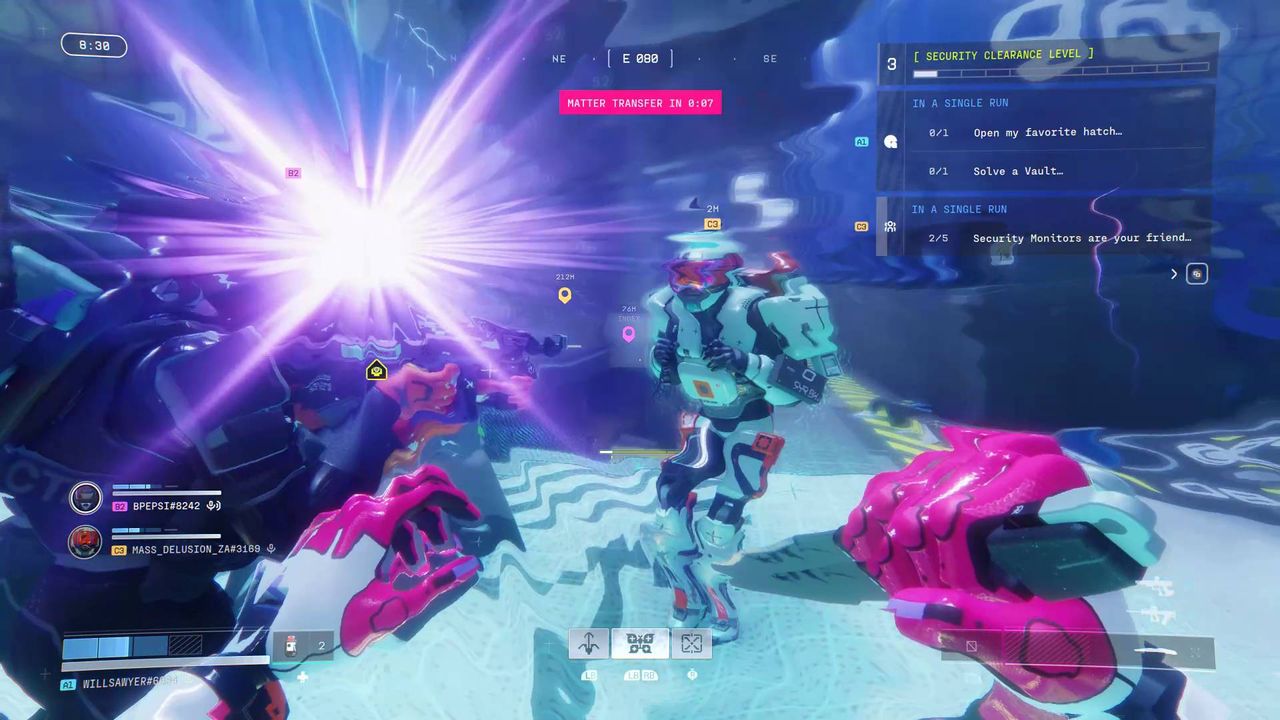Click the yellow waypoint marker labeled 212M
Image resolution: width=1280 pixels, height=720 pixels.
coord(564,295)
